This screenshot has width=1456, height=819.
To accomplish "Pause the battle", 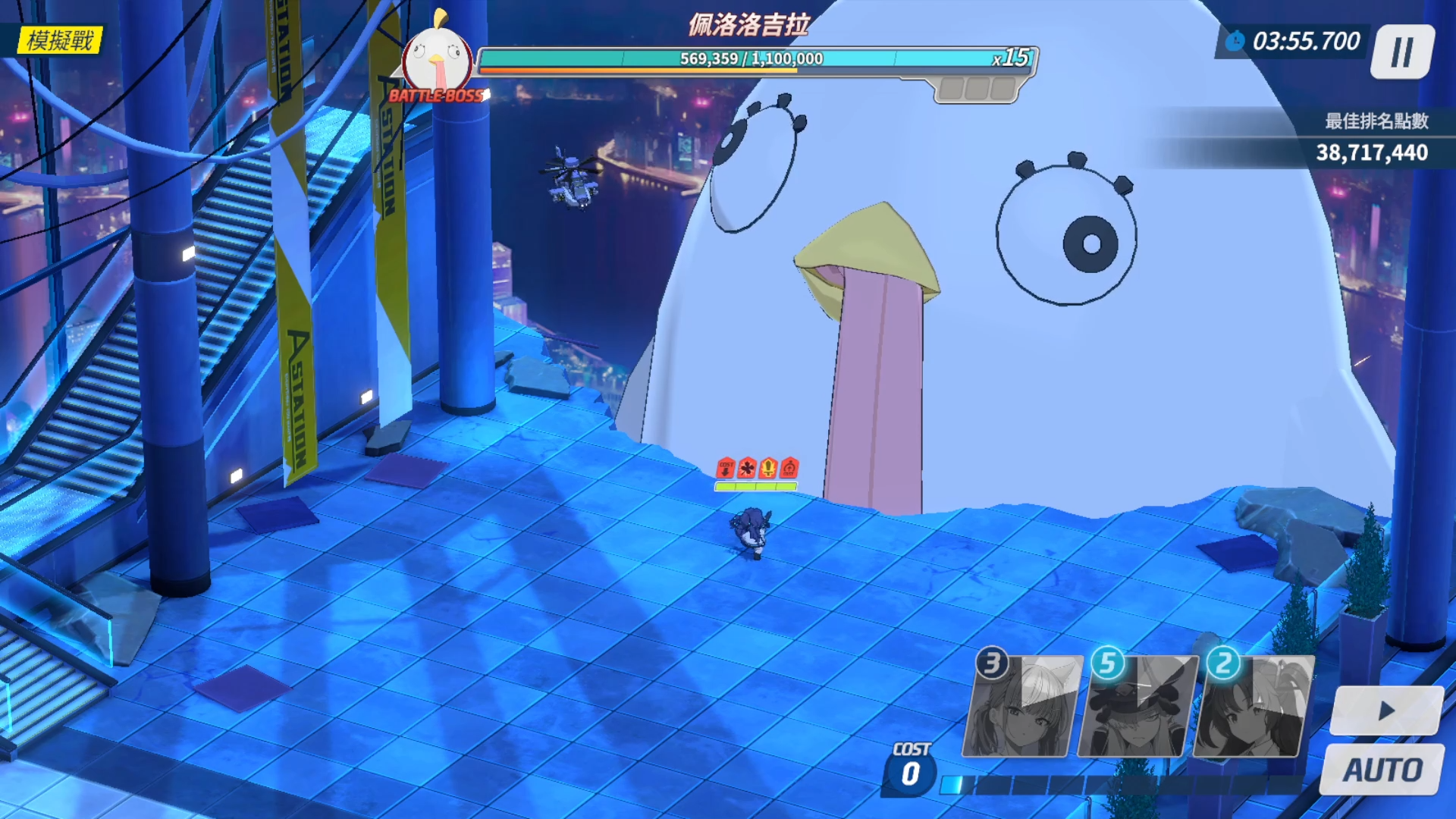I will tap(1402, 52).
